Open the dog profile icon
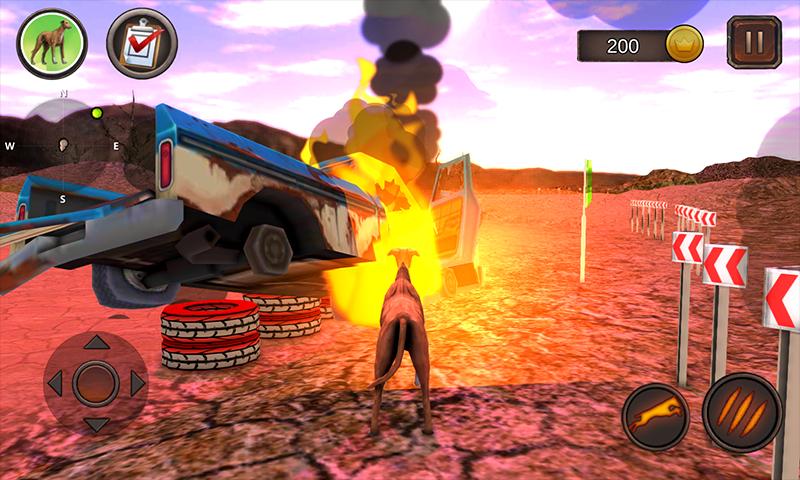The width and height of the screenshot is (800, 480). 52,44
